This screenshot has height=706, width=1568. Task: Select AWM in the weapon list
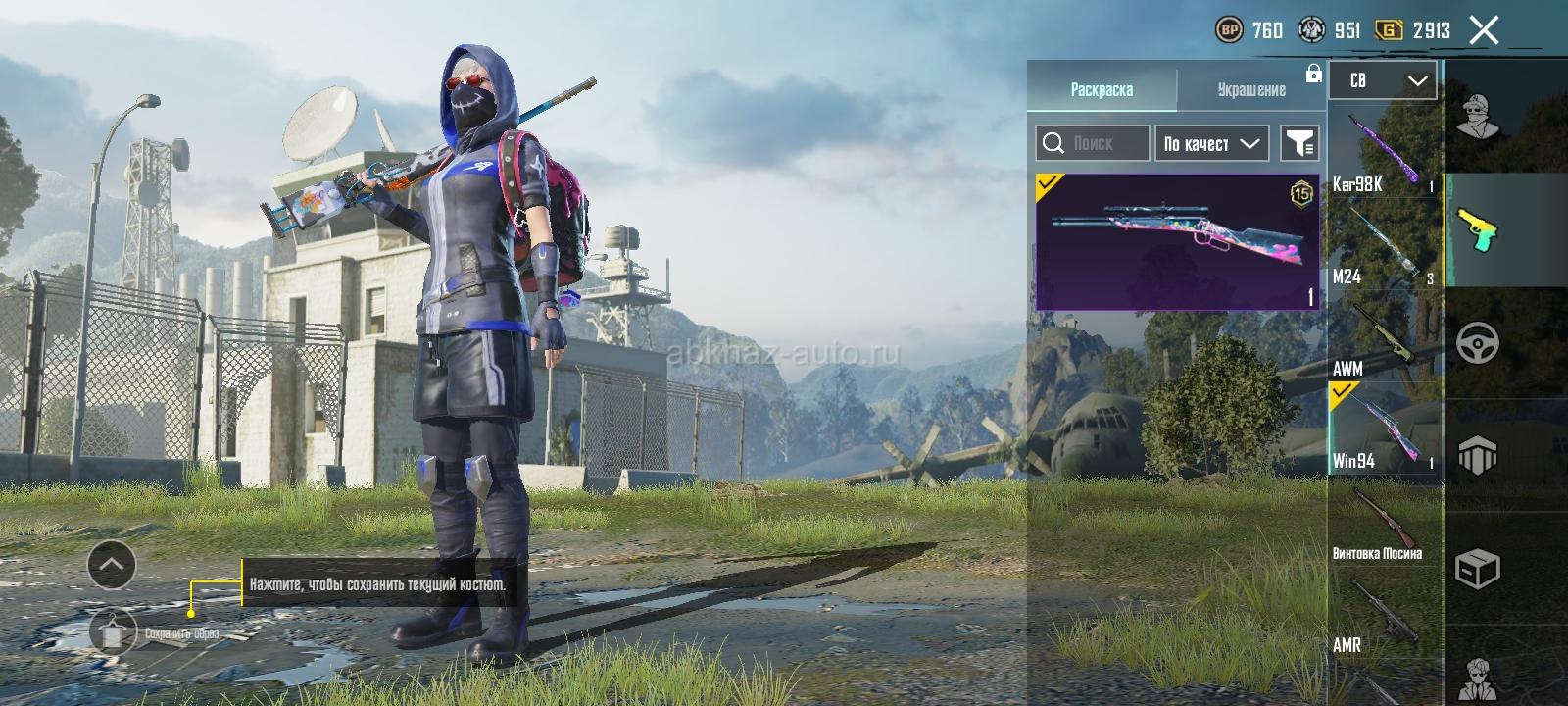[1385, 338]
